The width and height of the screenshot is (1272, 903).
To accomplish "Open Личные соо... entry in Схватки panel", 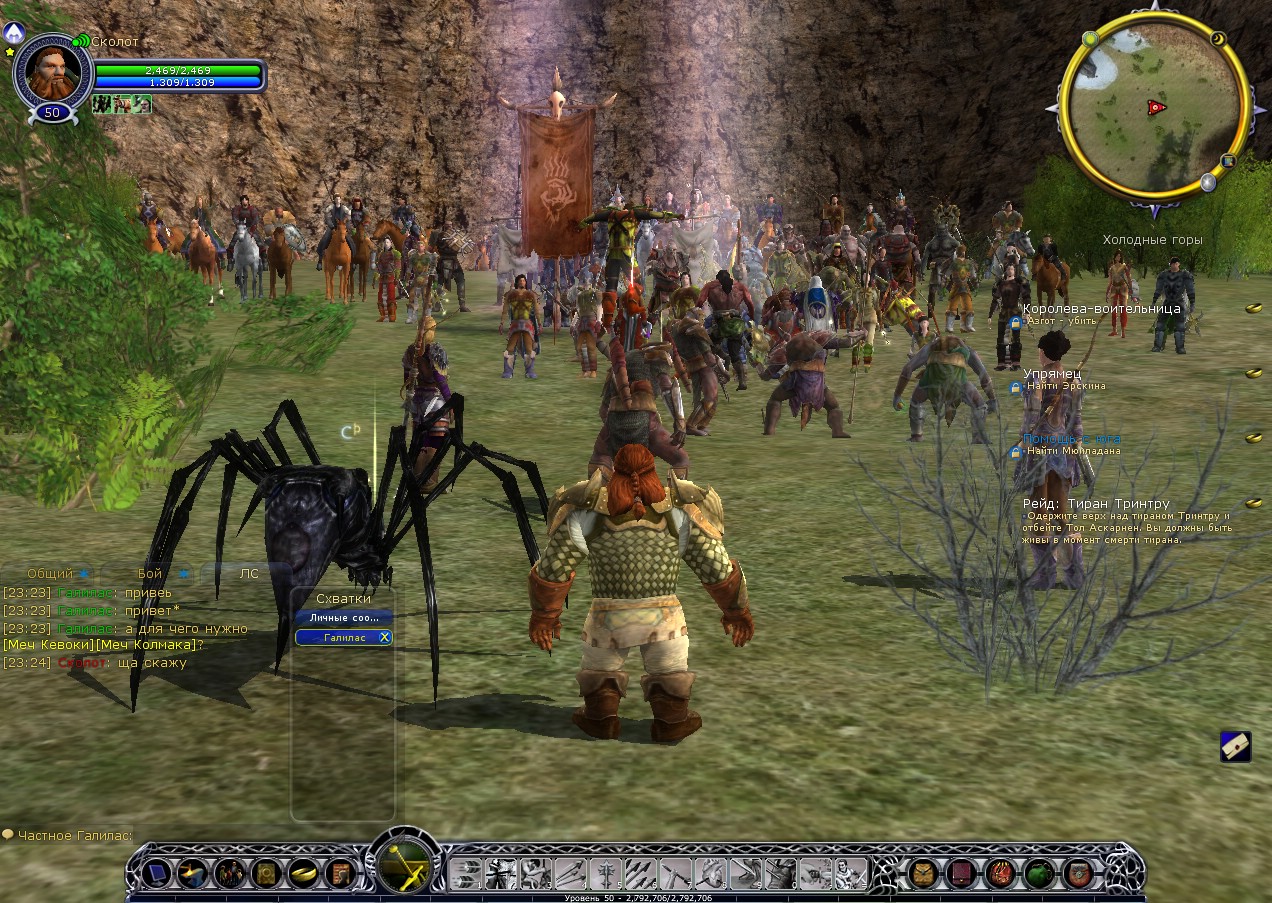I will tap(344, 618).
